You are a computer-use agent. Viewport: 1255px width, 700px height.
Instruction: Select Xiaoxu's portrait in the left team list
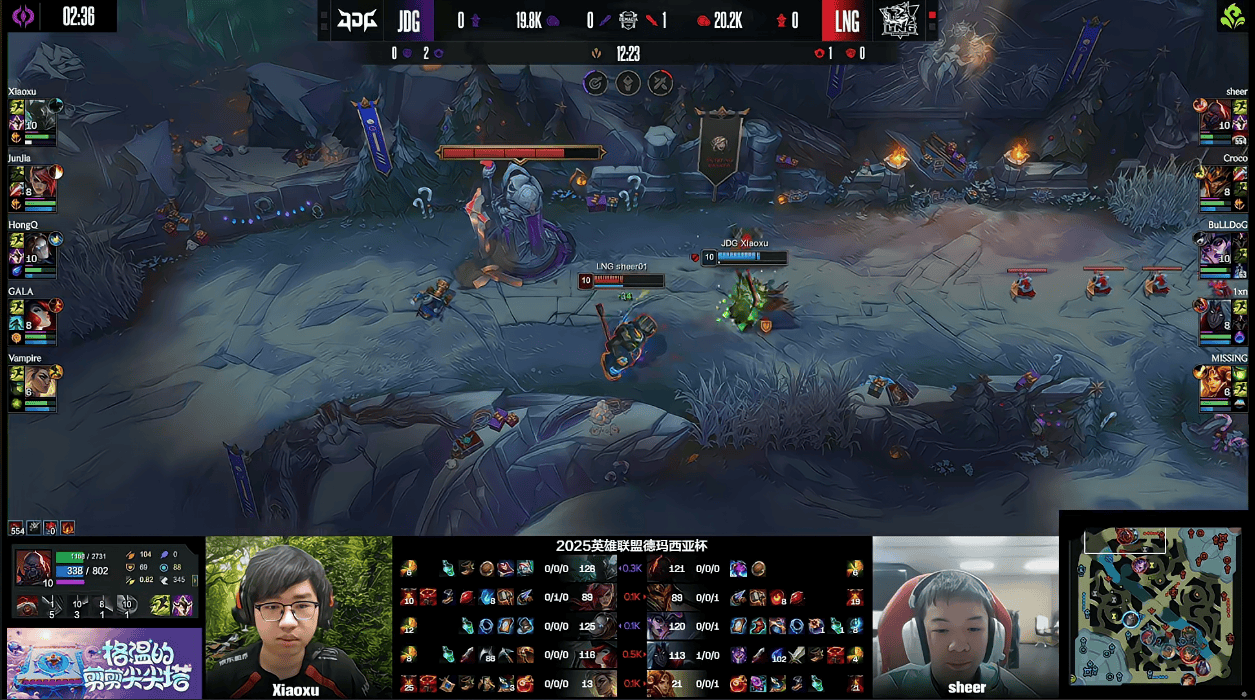pos(41,118)
